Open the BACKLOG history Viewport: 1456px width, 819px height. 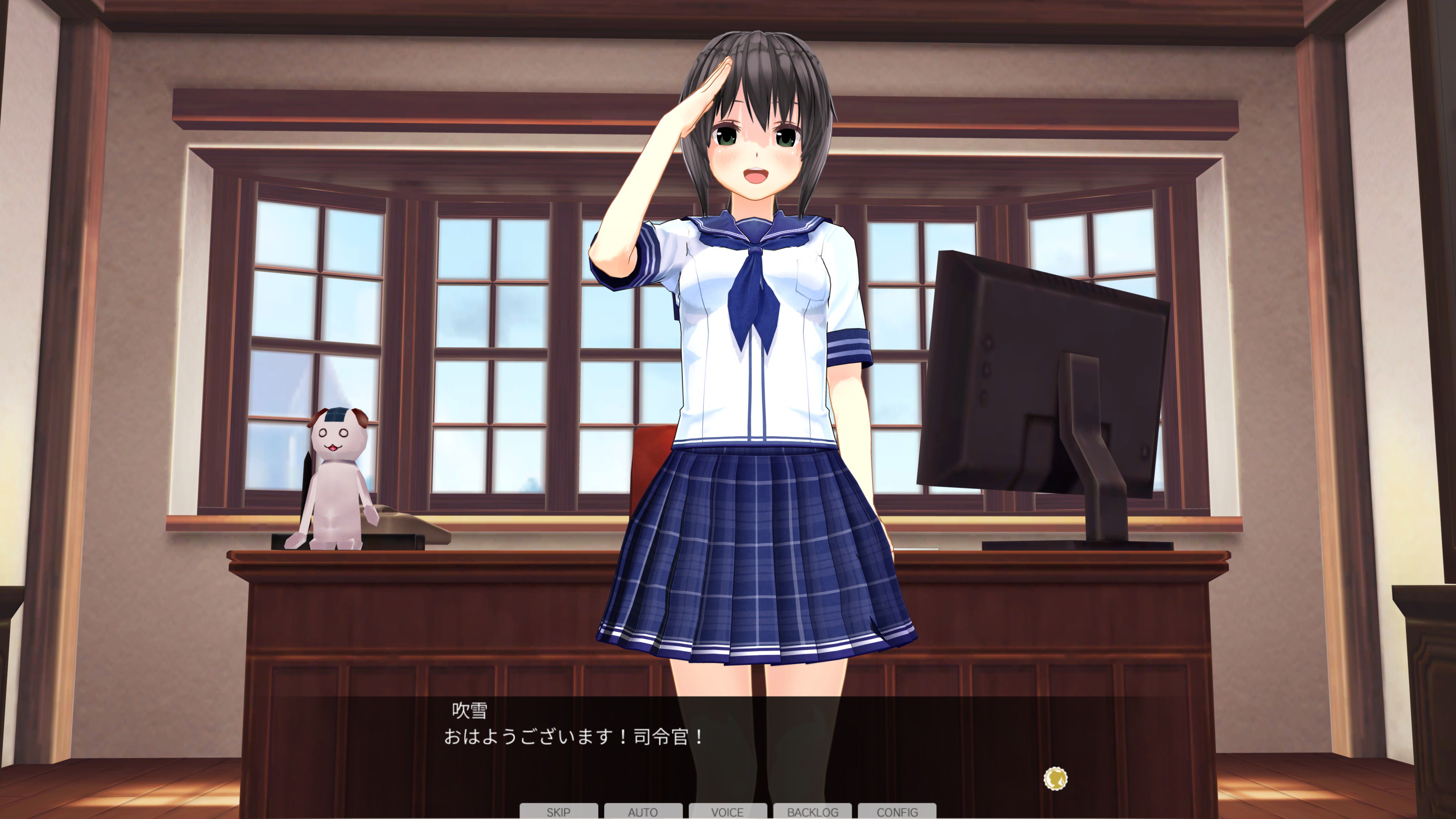click(x=812, y=811)
